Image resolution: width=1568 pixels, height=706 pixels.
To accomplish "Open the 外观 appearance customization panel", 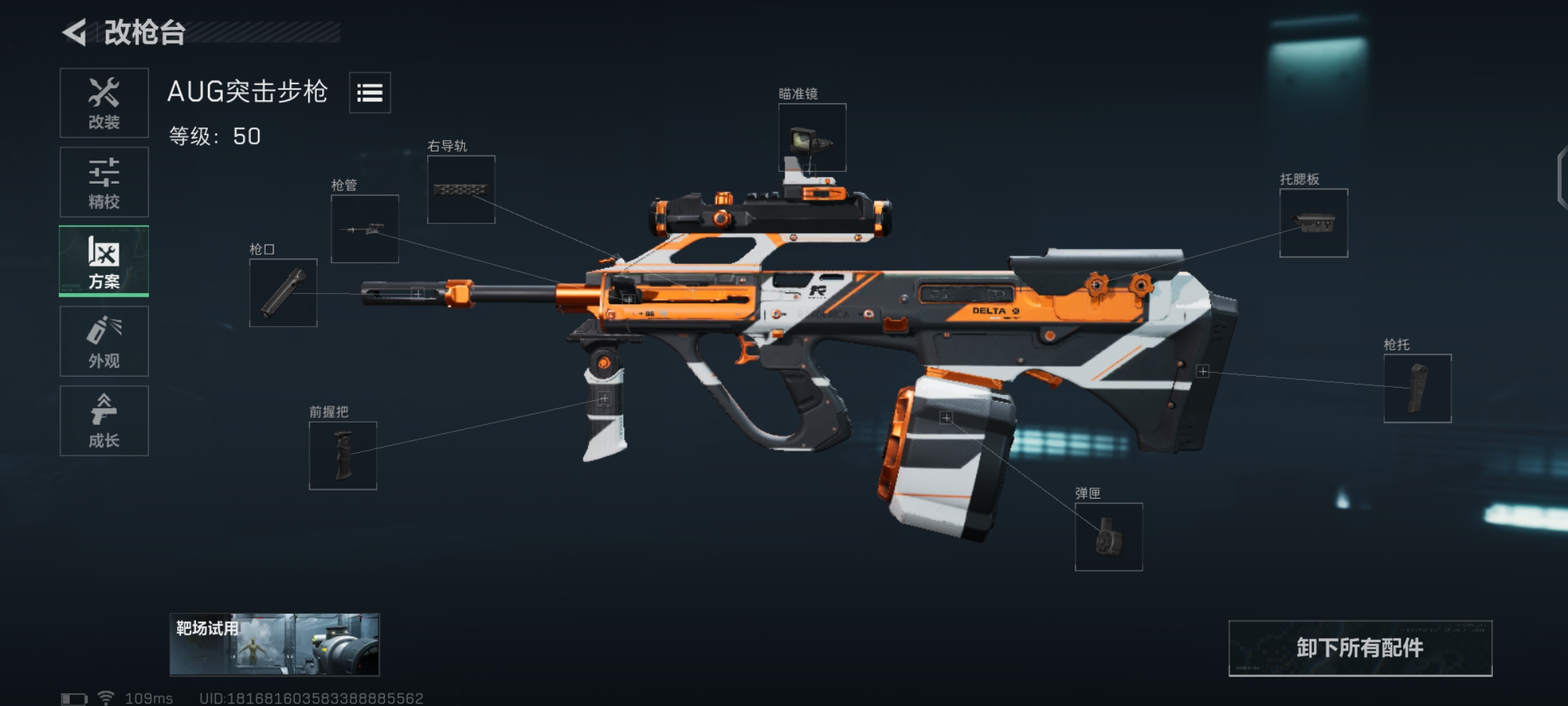I will click(x=104, y=341).
